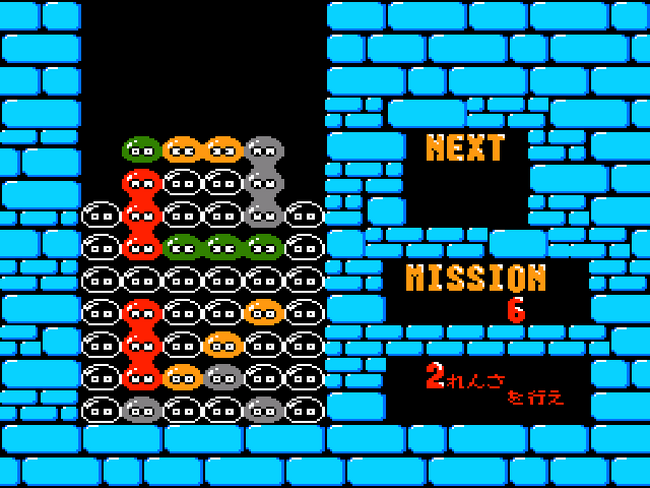Click the red mission objective text

click(494, 385)
